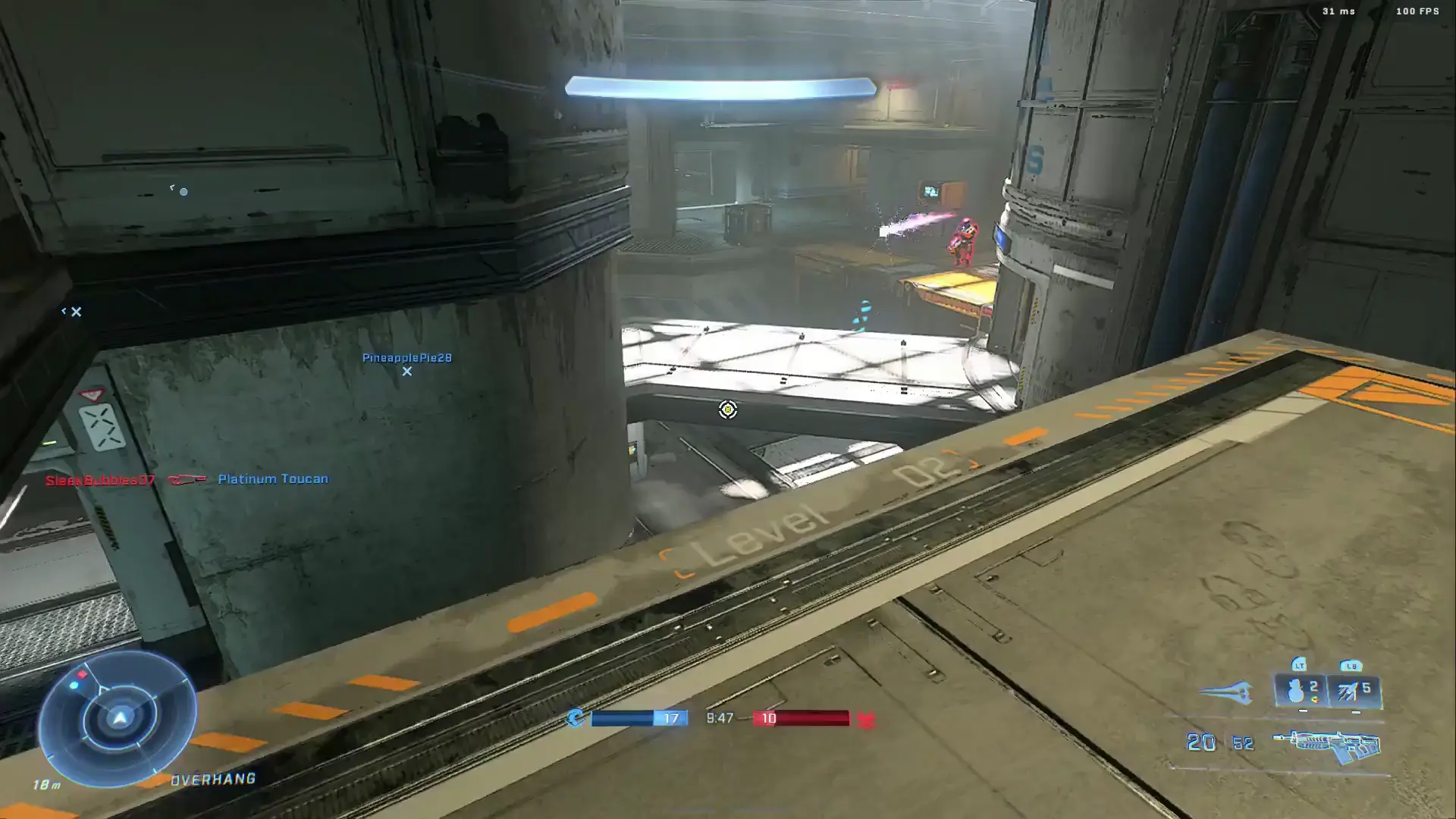Screen dimensions: 1456x819
Task: Click the Platinum Toucan name in the killfeed
Action: point(272,479)
